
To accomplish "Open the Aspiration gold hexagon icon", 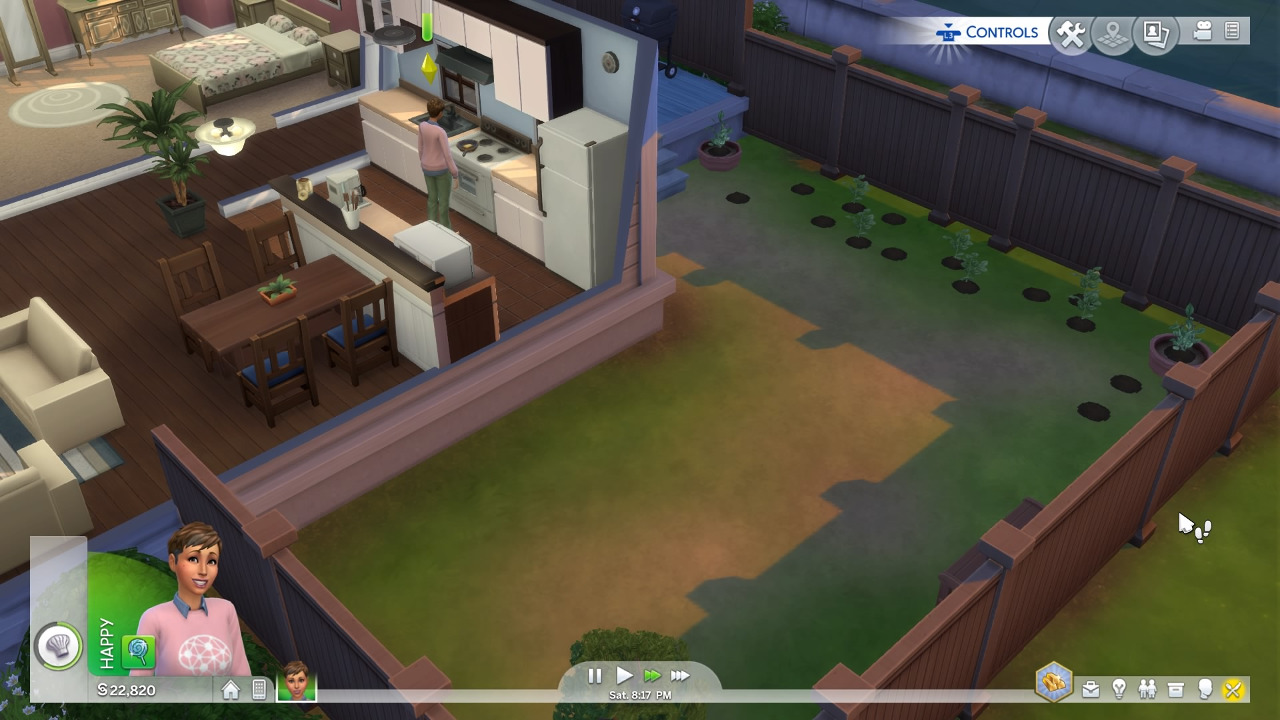I will point(1054,683).
